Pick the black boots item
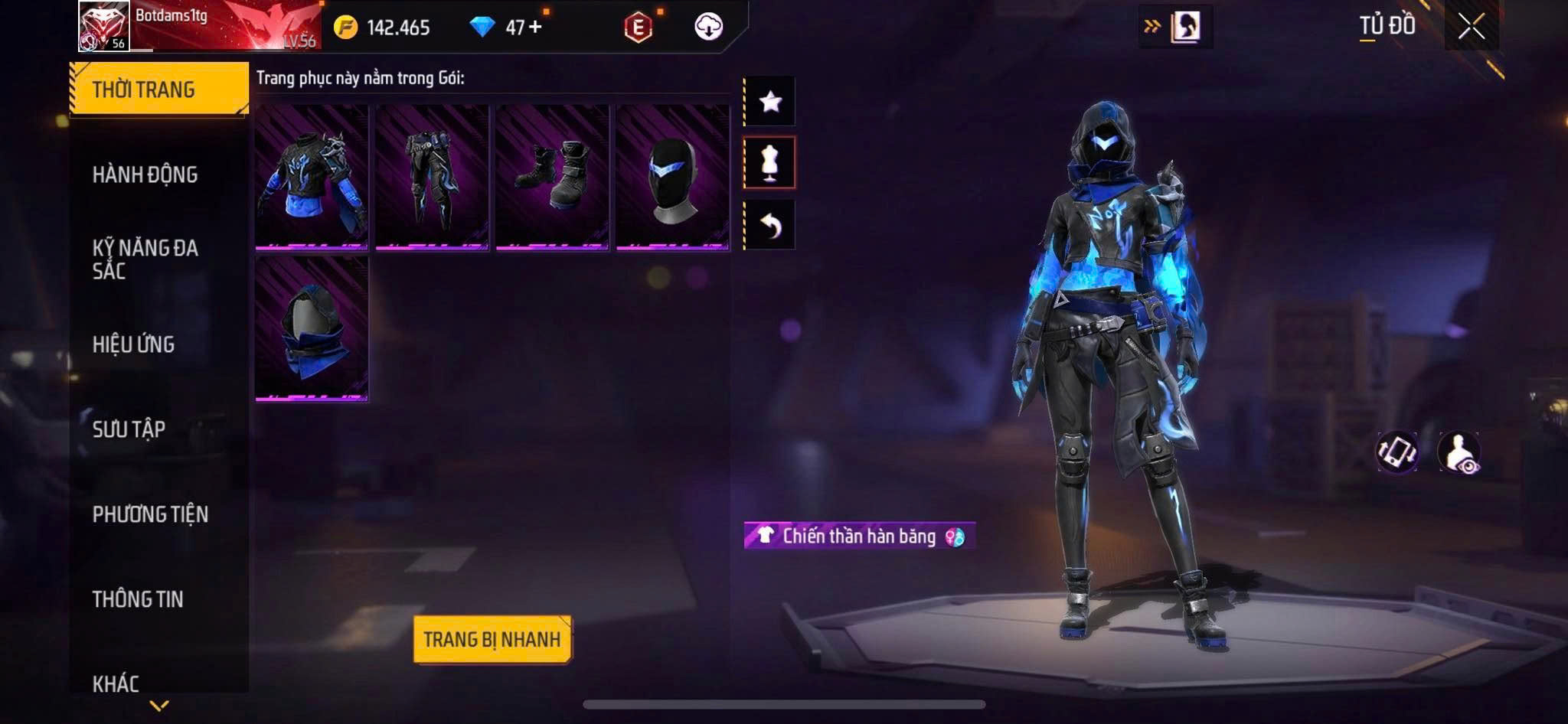The height and width of the screenshot is (724, 1568). click(552, 178)
